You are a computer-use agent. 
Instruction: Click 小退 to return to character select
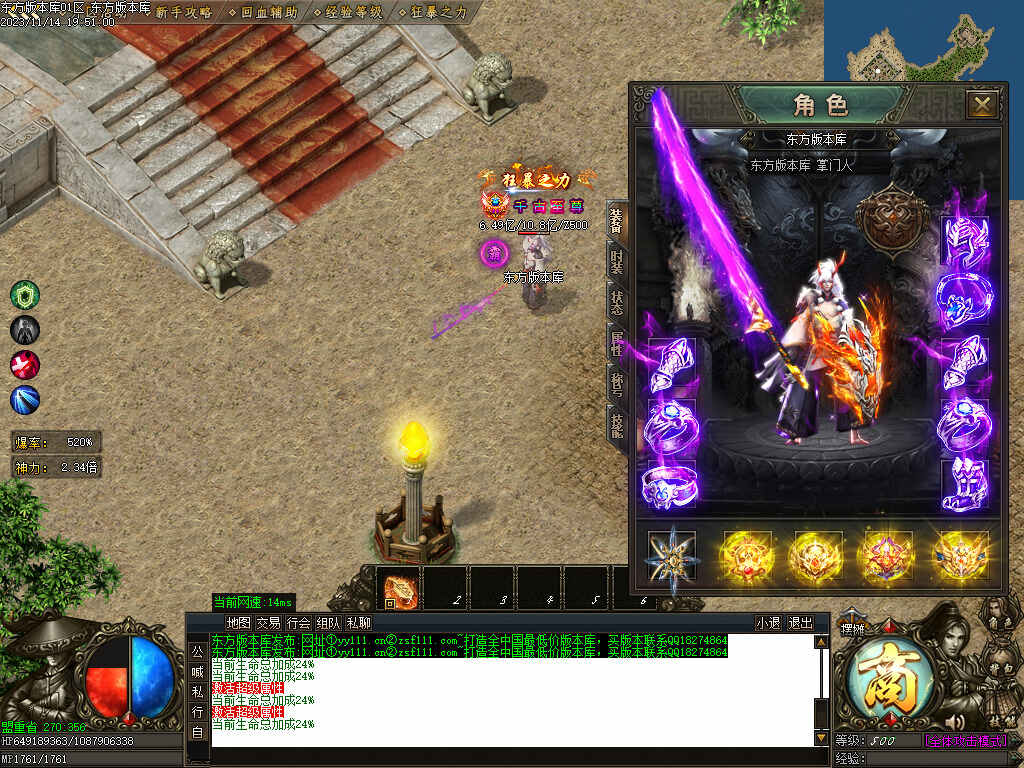(768, 622)
